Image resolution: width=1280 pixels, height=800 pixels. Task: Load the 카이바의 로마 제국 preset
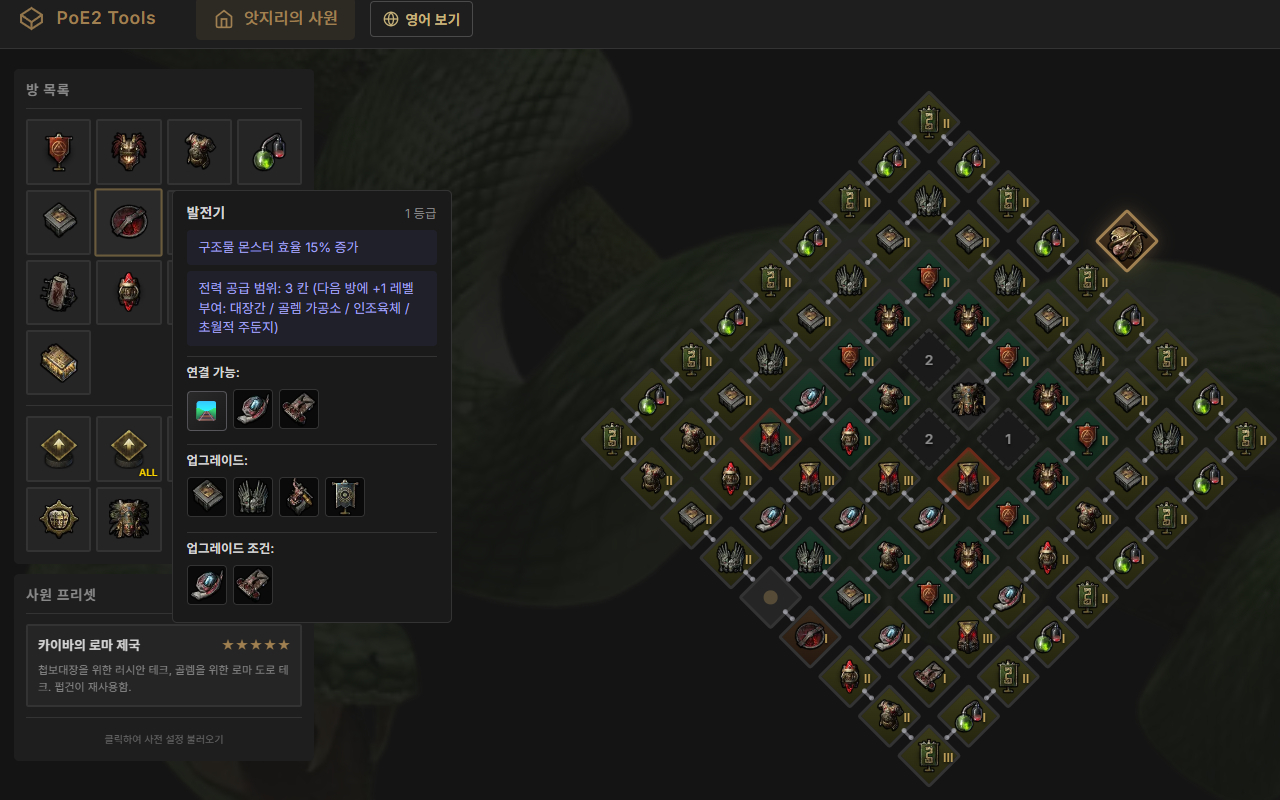tap(163, 666)
